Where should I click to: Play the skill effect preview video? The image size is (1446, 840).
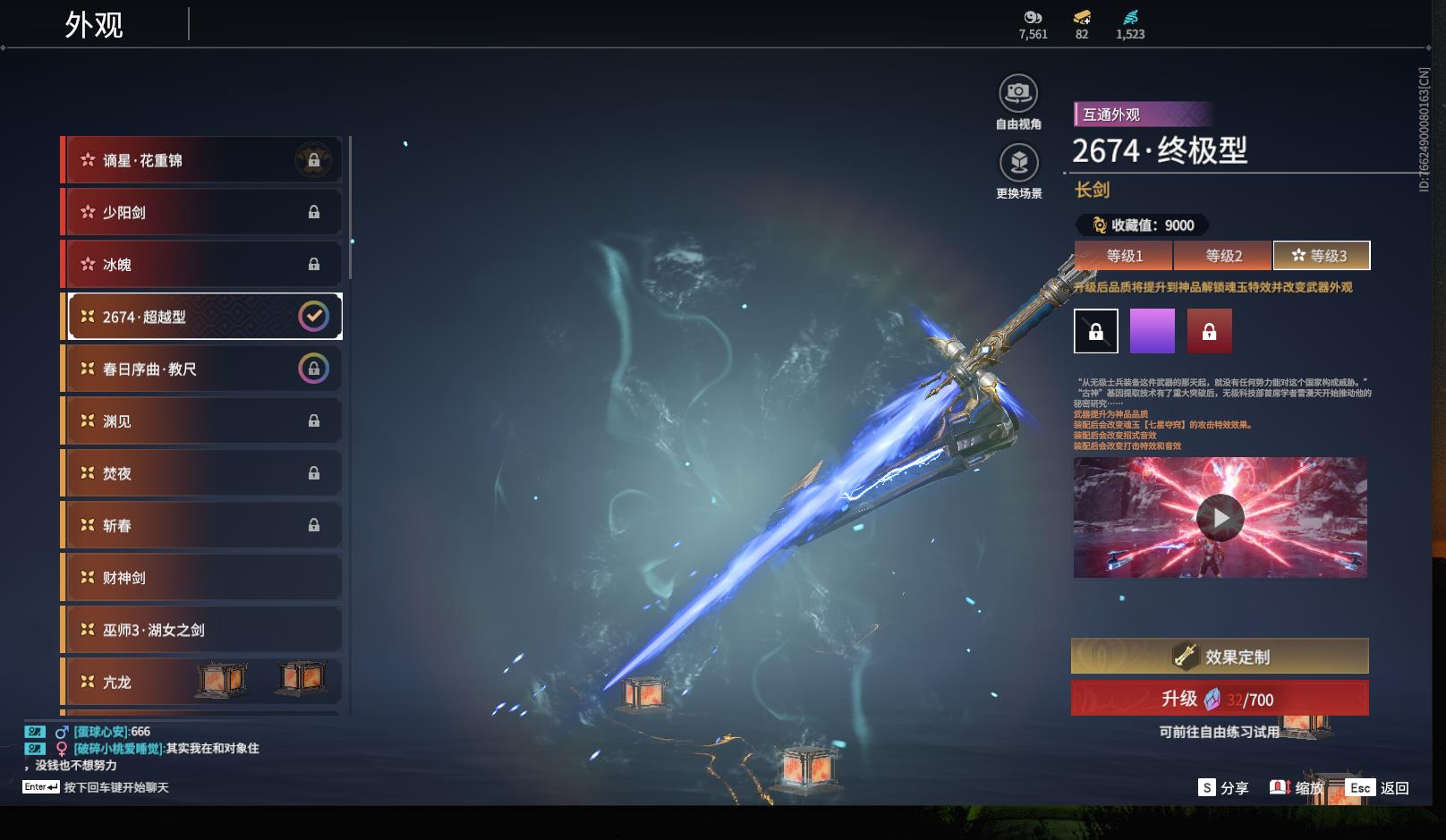pyautogui.click(x=1220, y=517)
